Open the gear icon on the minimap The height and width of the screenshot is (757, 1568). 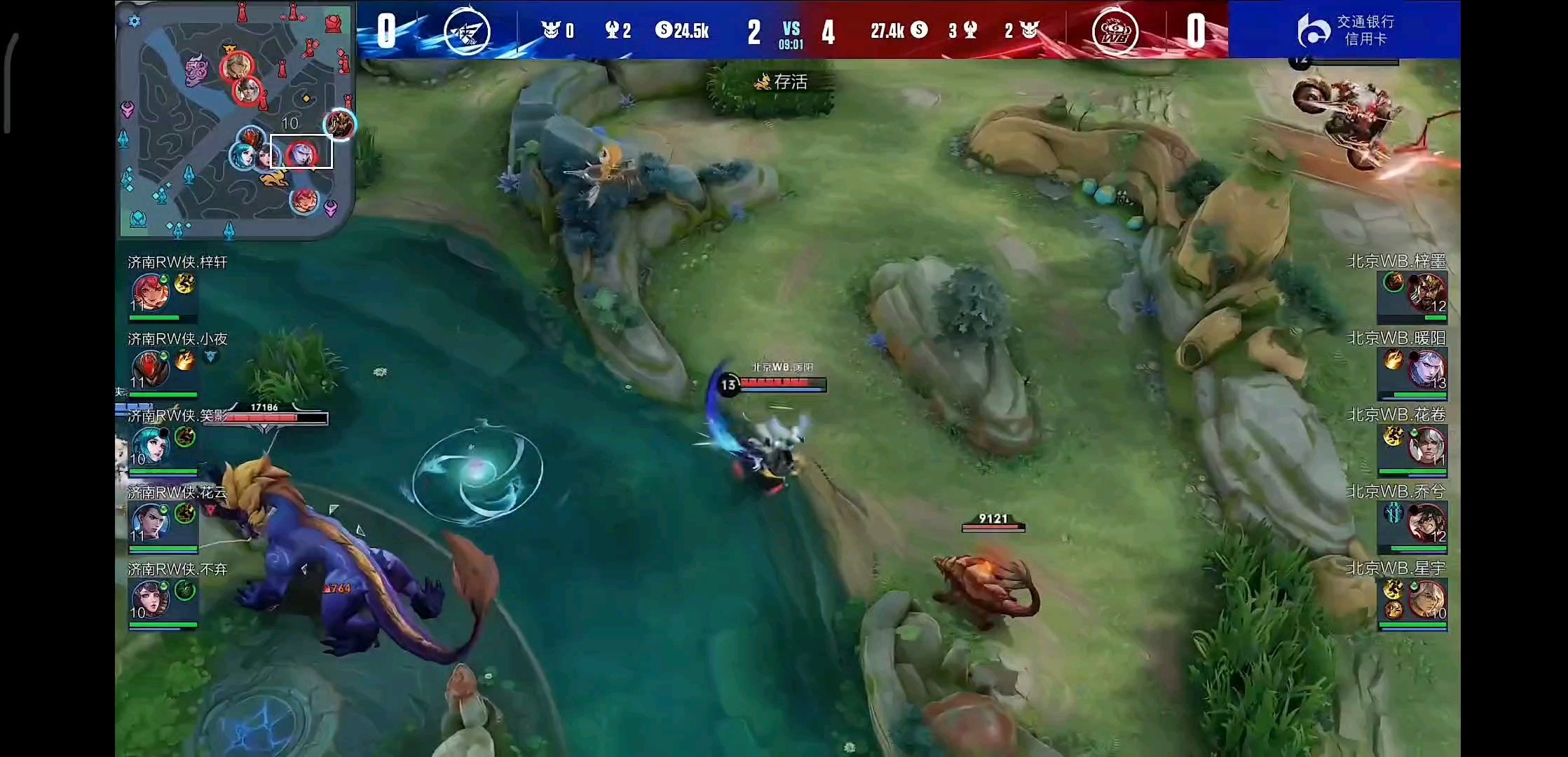[x=134, y=21]
